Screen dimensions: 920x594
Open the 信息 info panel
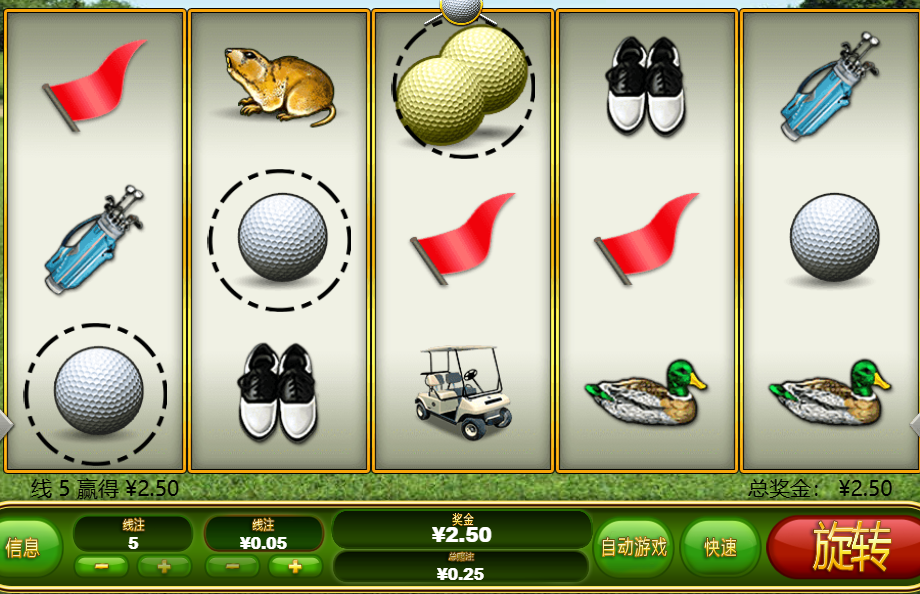coord(26,547)
